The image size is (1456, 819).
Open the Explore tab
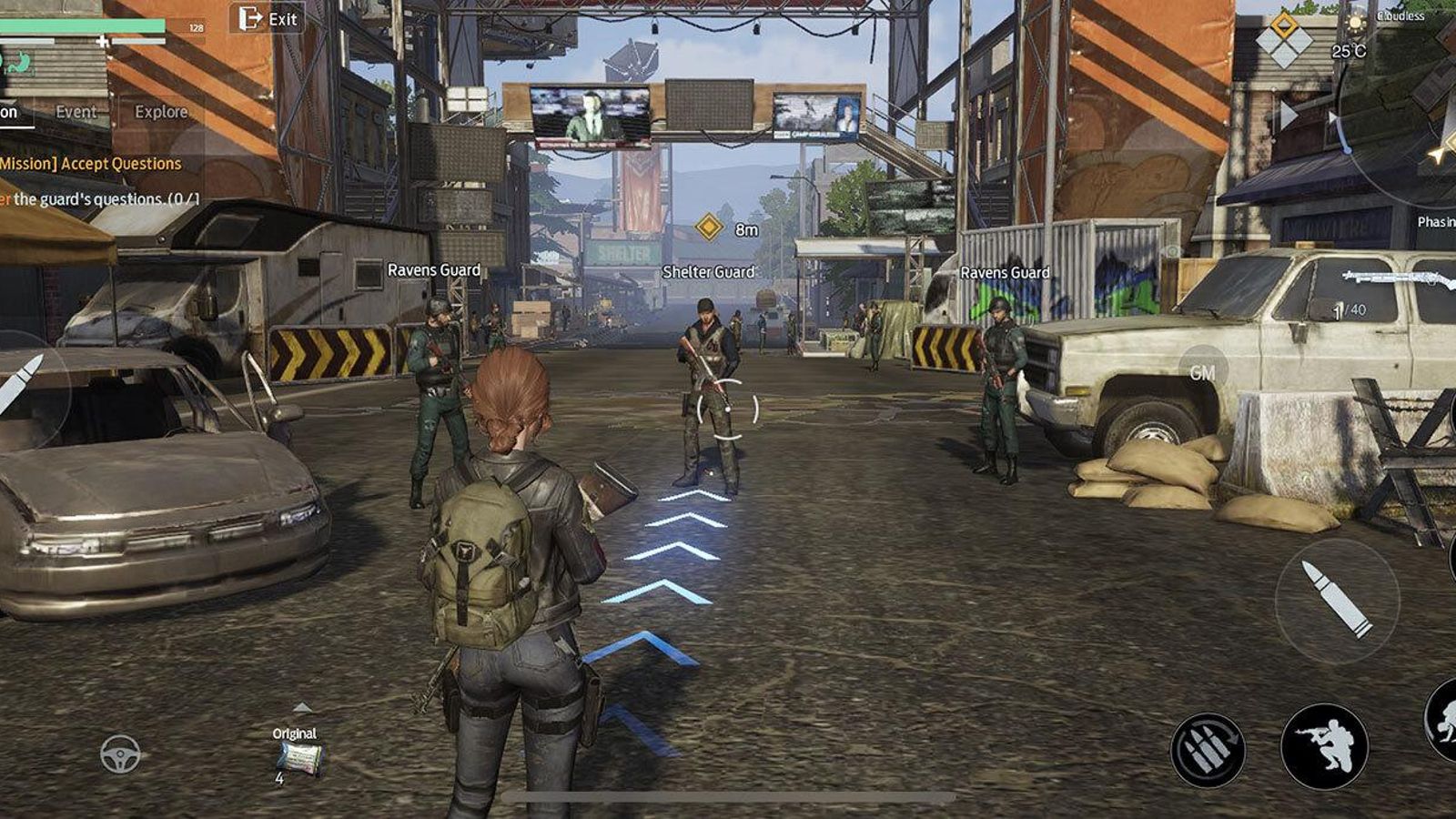point(161,112)
